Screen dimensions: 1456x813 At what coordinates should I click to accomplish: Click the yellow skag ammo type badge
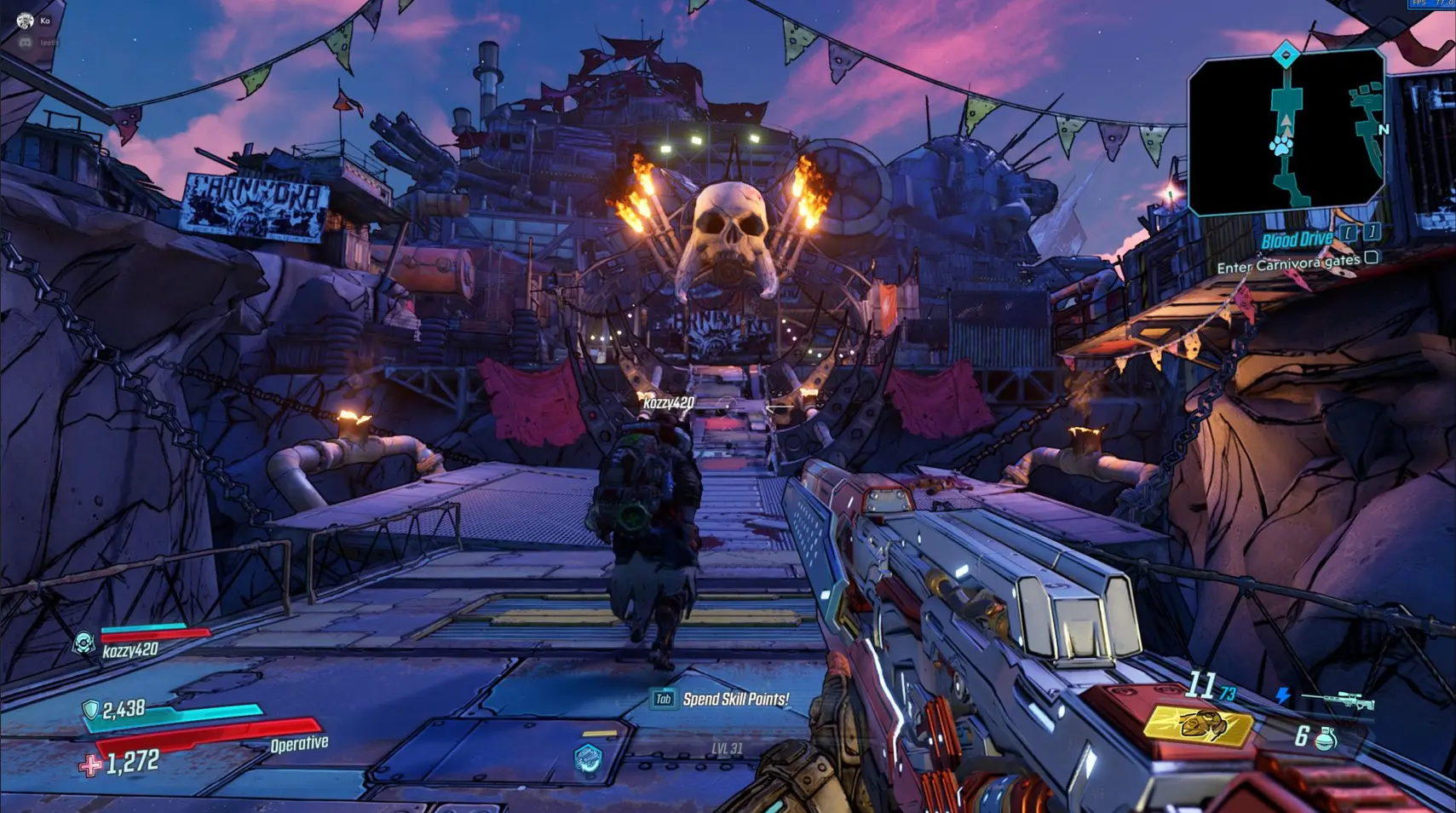pos(1199,725)
